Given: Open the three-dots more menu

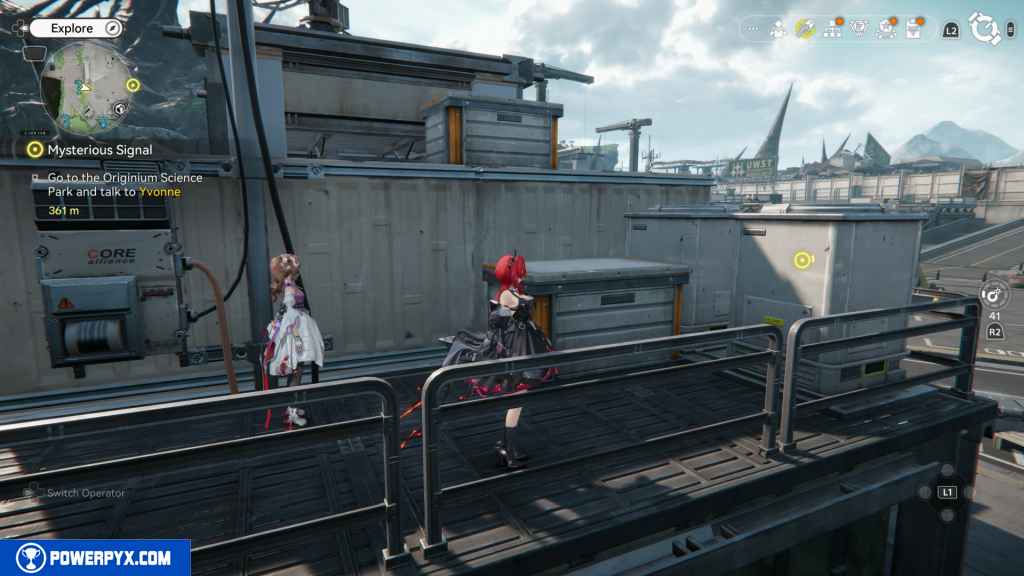Looking at the screenshot, I should coord(753,30).
